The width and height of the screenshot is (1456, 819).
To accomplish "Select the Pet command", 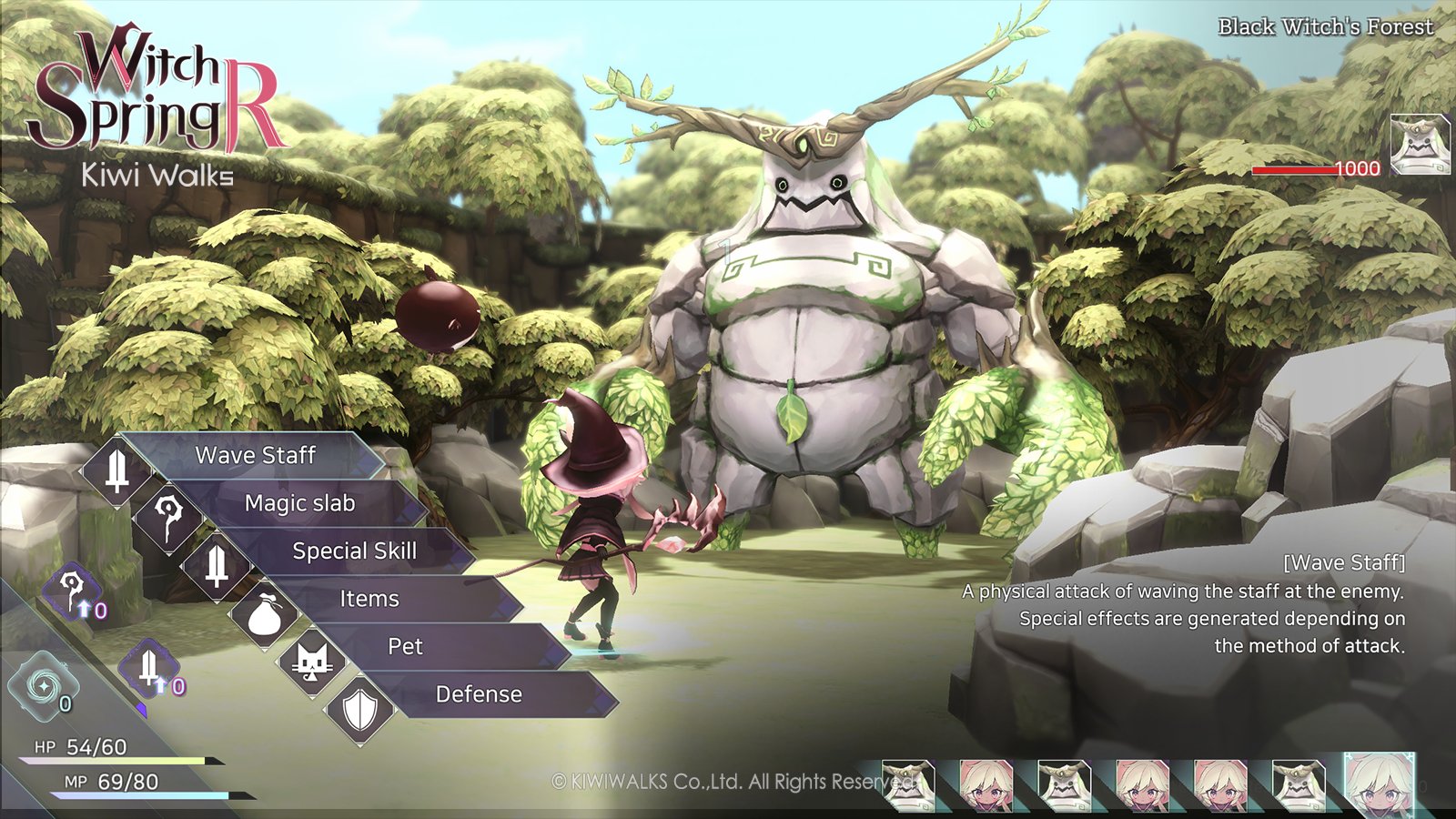I will [405, 646].
